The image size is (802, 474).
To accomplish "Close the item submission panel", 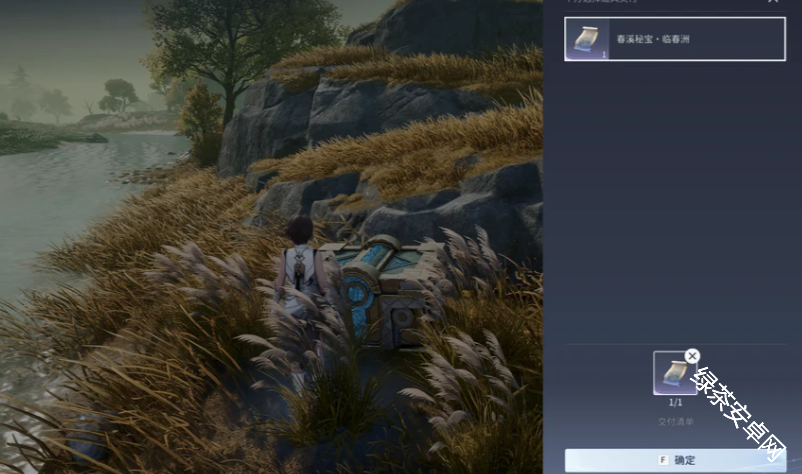I will (x=772, y=2).
